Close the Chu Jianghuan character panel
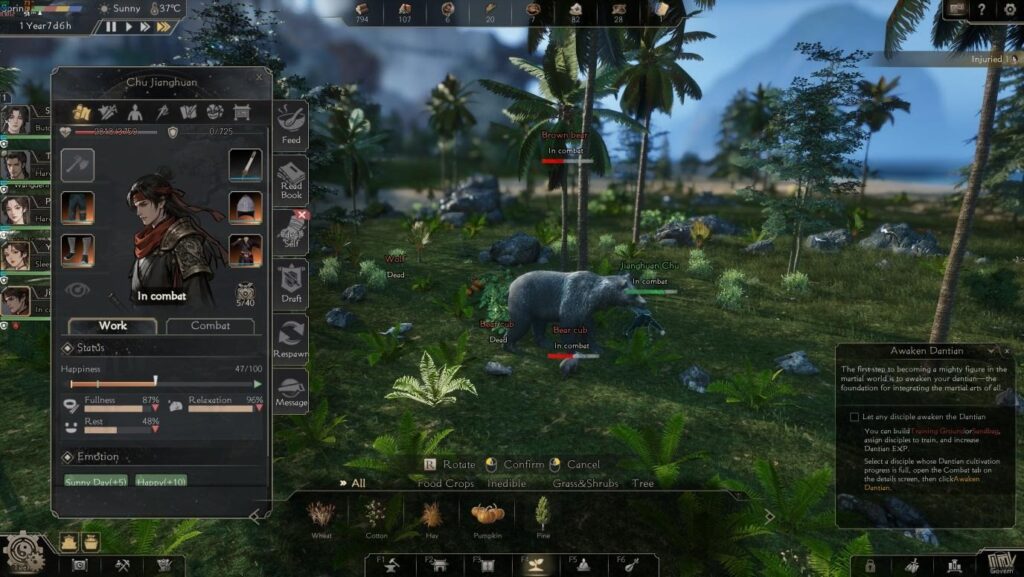Screen dimensions: 1024x577 coord(260,76)
